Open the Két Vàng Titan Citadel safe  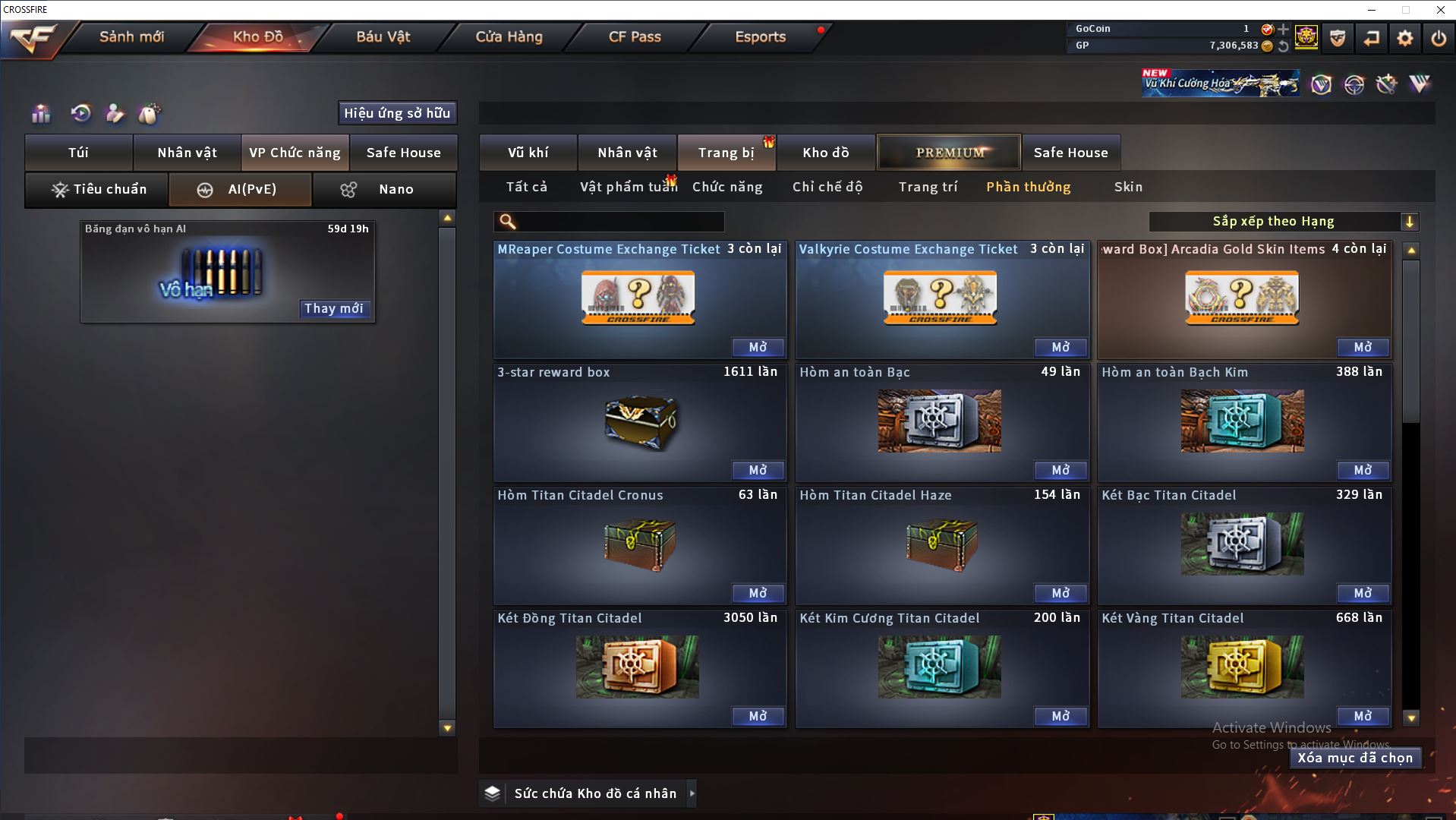1363,716
